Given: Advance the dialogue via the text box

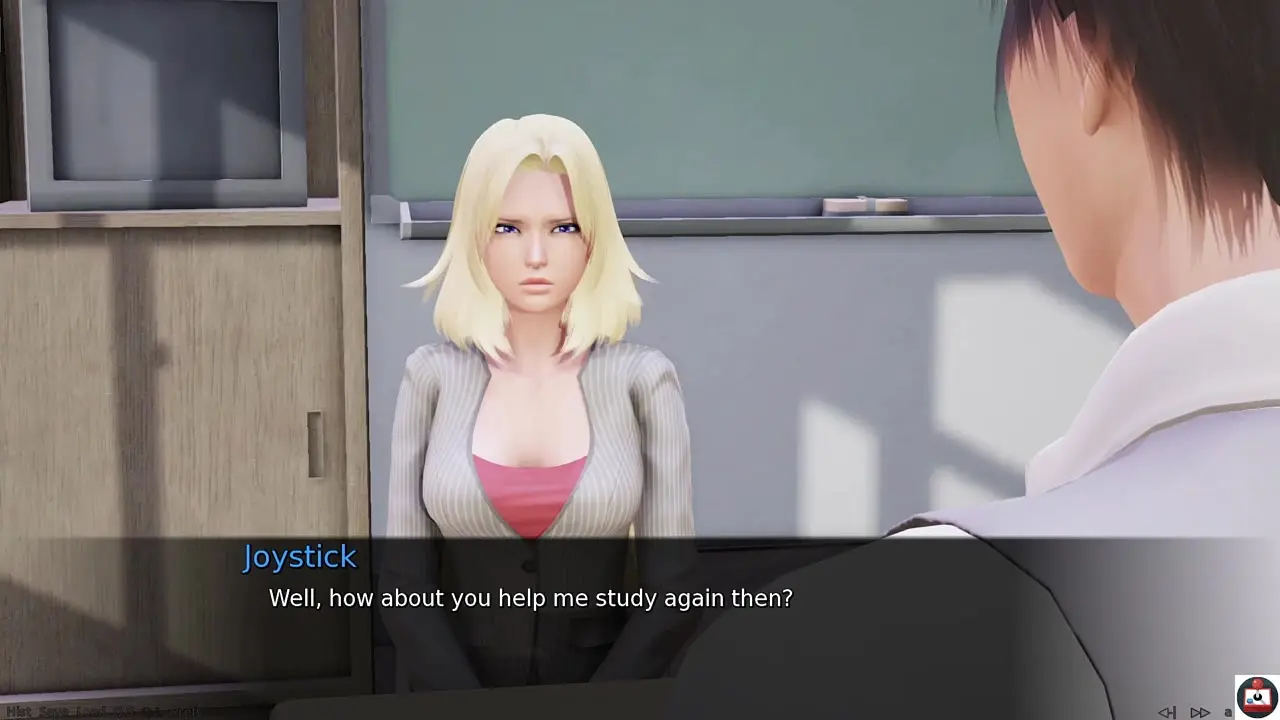Looking at the screenshot, I should coord(640,620).
